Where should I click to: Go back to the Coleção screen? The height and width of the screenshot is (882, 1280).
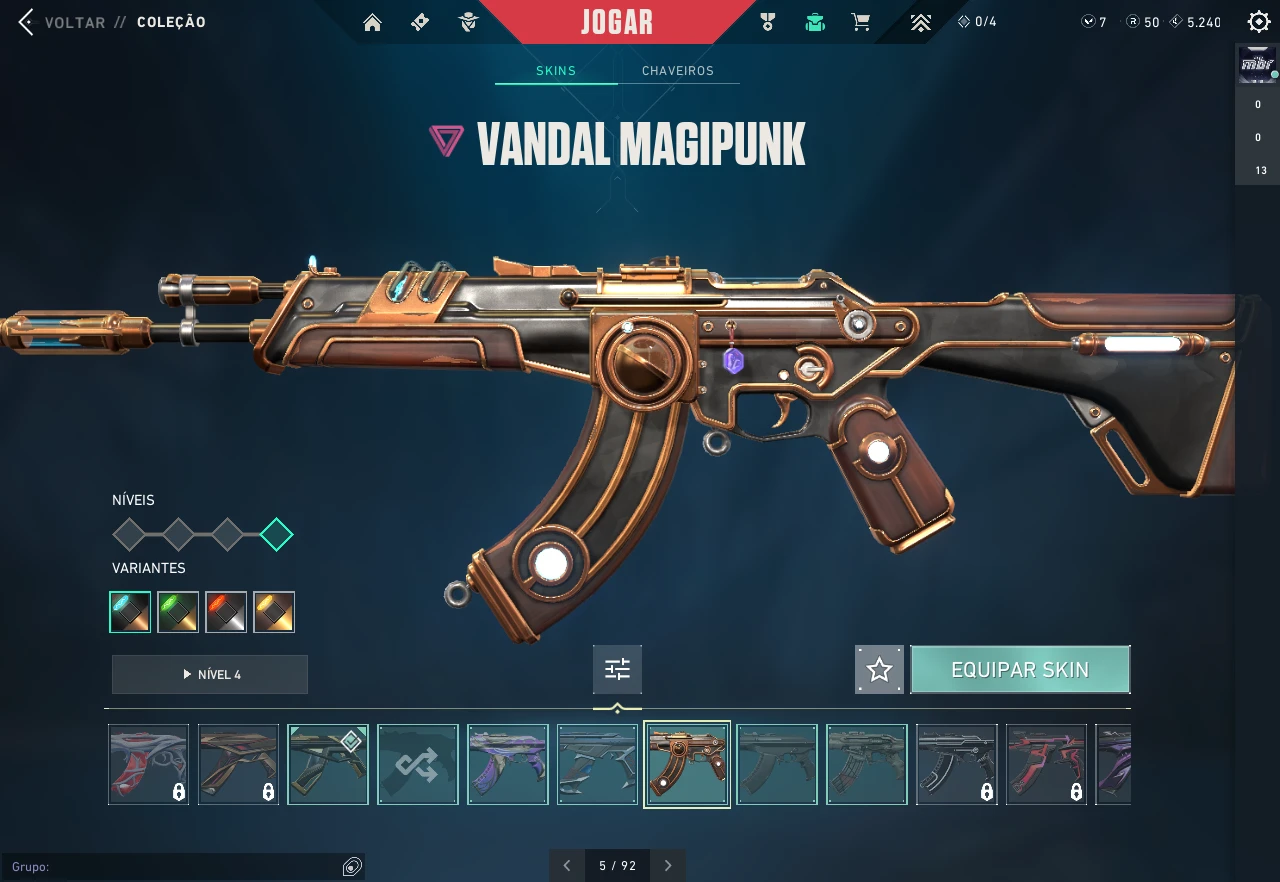27,22
